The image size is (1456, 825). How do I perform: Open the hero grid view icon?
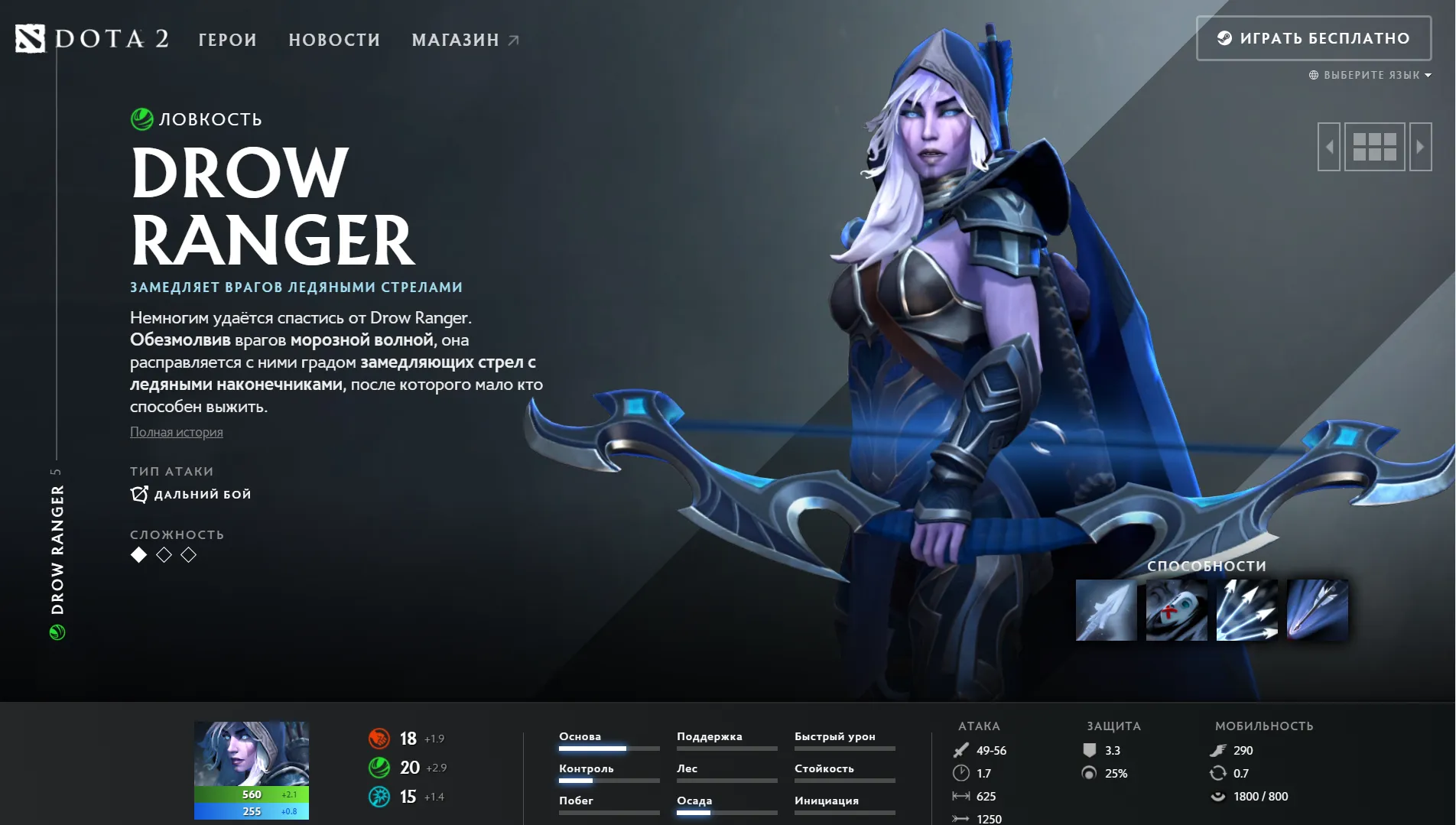point(1374,146)
